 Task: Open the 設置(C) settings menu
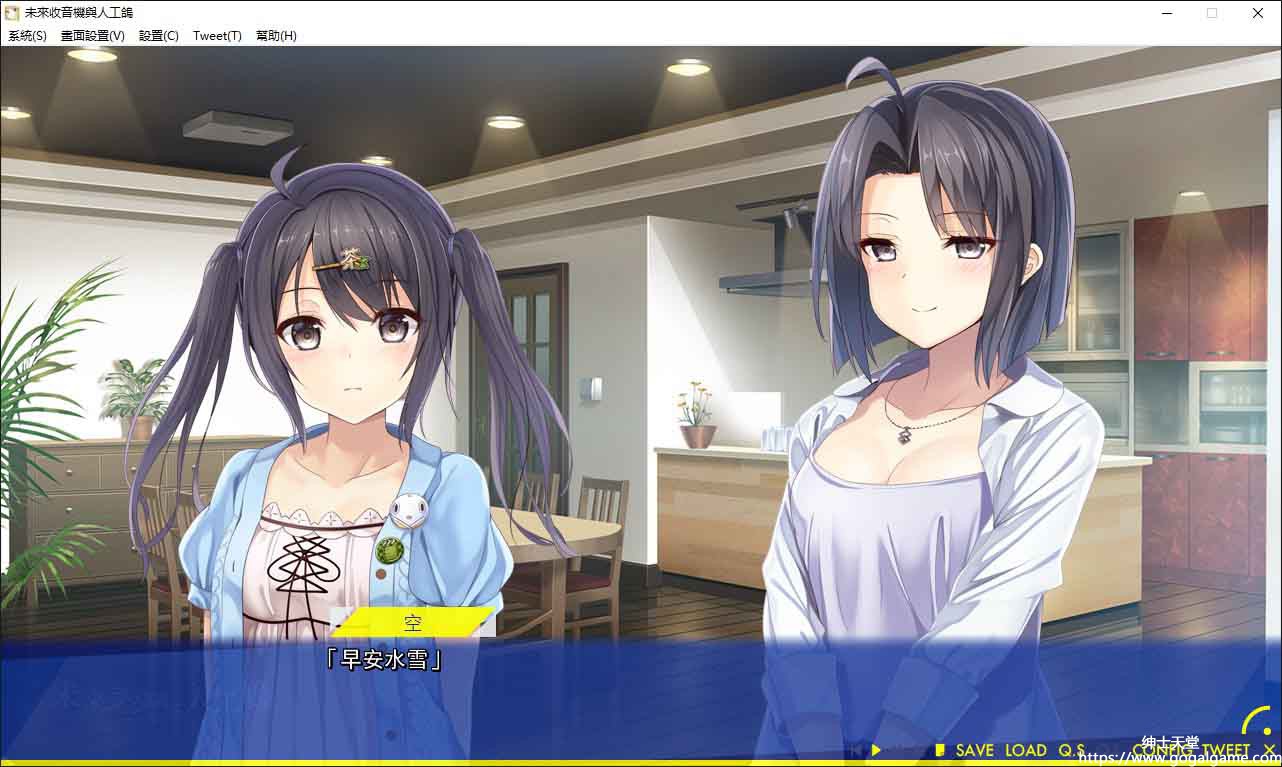click(x=159, y=36)
